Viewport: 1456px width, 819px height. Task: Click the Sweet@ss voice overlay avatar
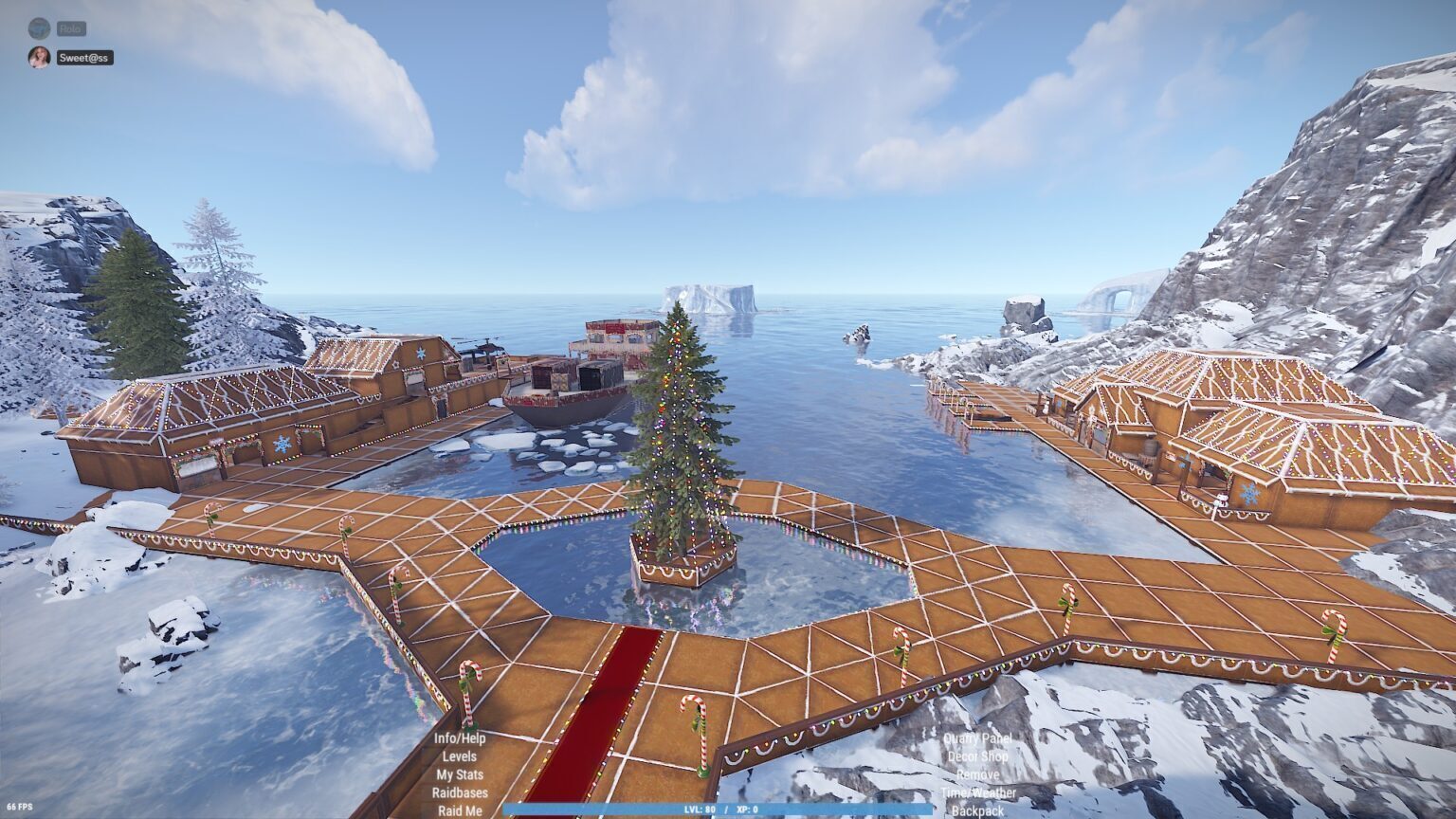click(x=39, y=57)
